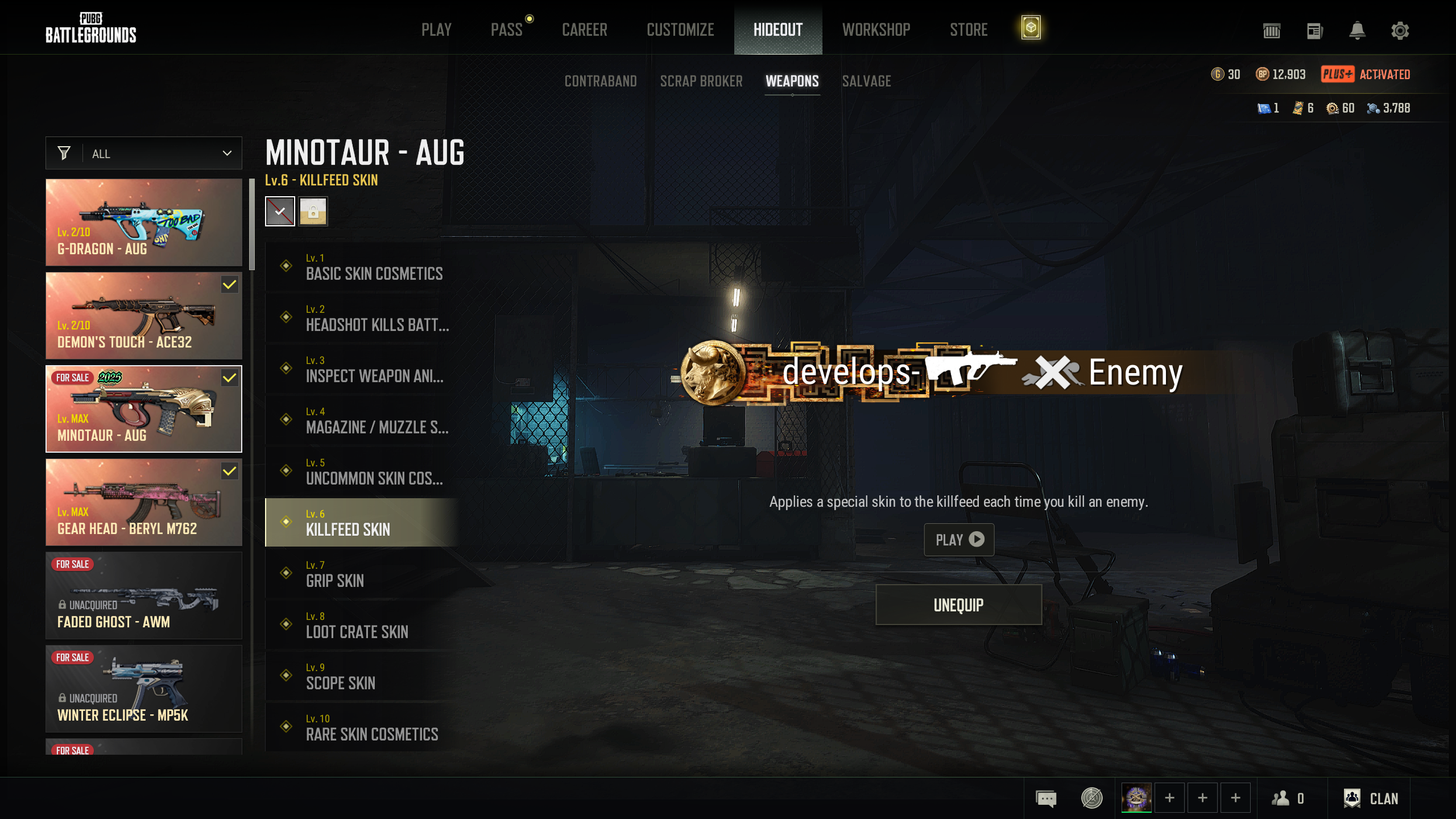Screen dimensions: 1456x819
Task: Open the Contraband sub-tab
Action: (600, 81)
